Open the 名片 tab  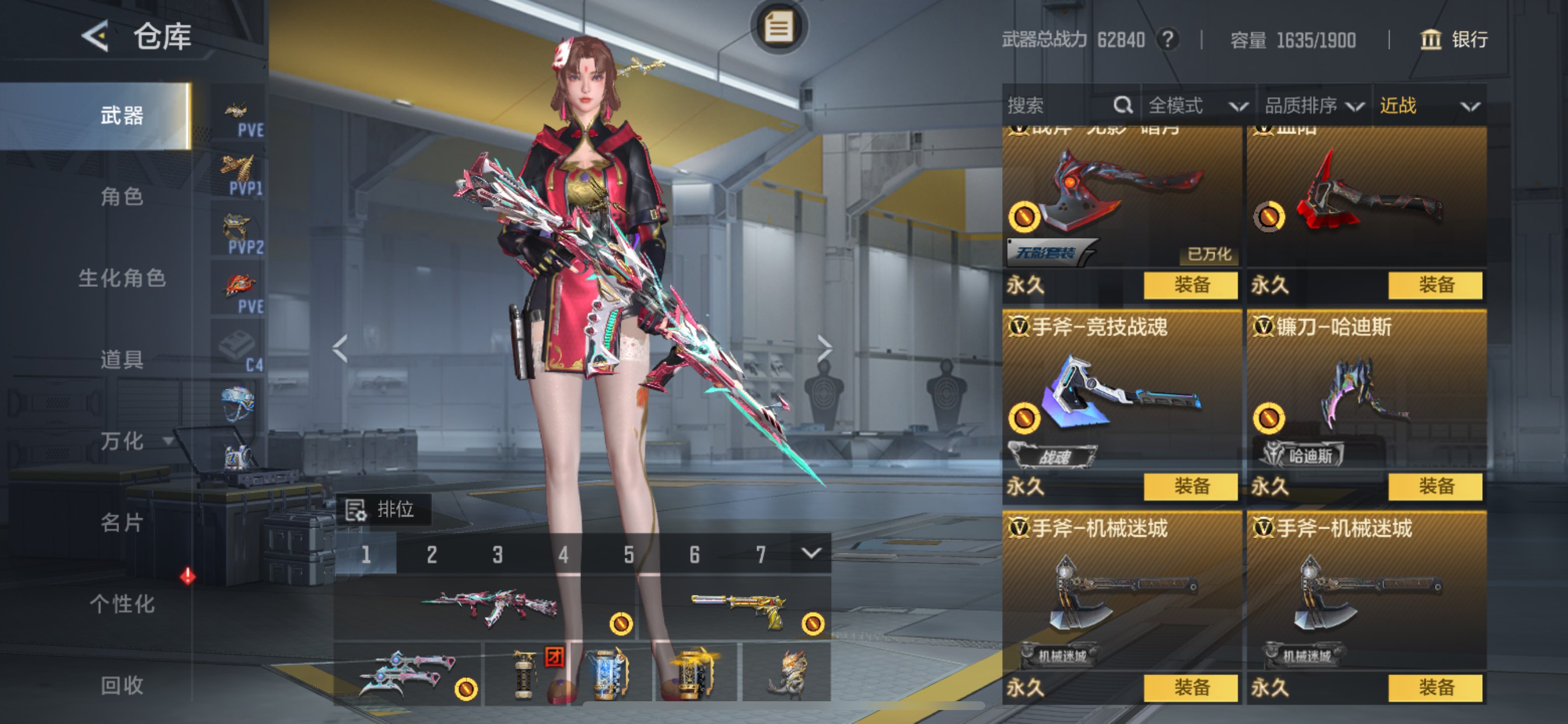coord(122,523)
